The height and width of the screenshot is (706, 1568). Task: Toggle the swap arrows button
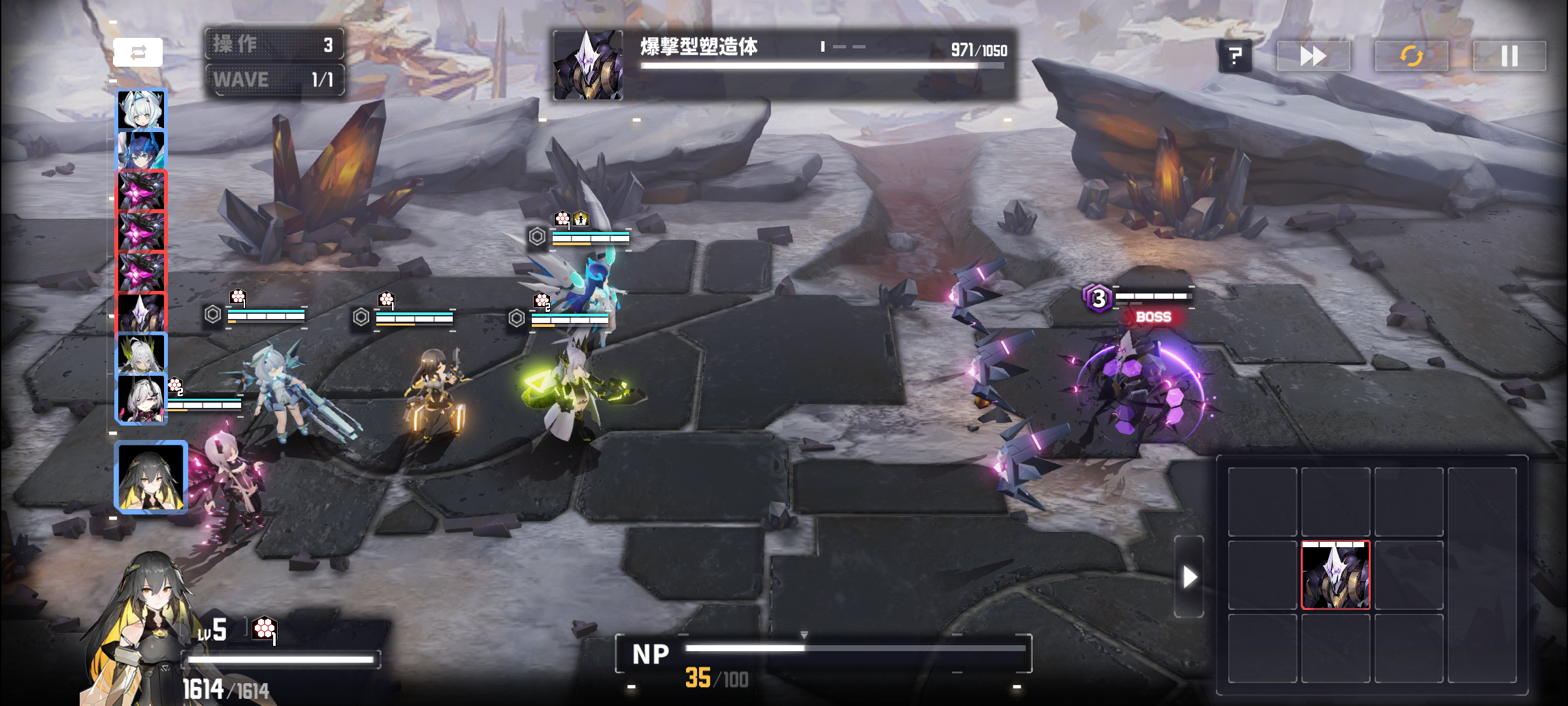[x=138, y=53]
